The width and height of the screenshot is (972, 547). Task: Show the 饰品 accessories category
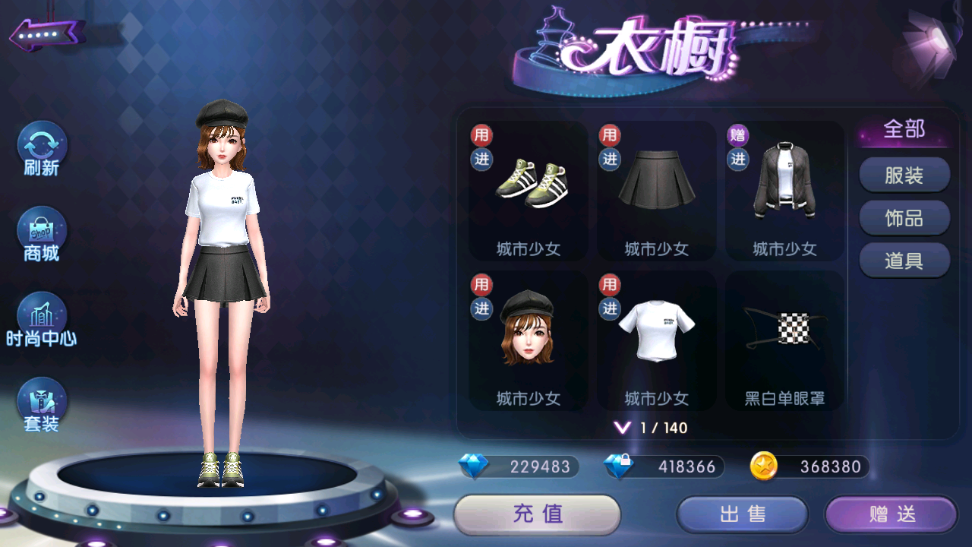point(904,218)
